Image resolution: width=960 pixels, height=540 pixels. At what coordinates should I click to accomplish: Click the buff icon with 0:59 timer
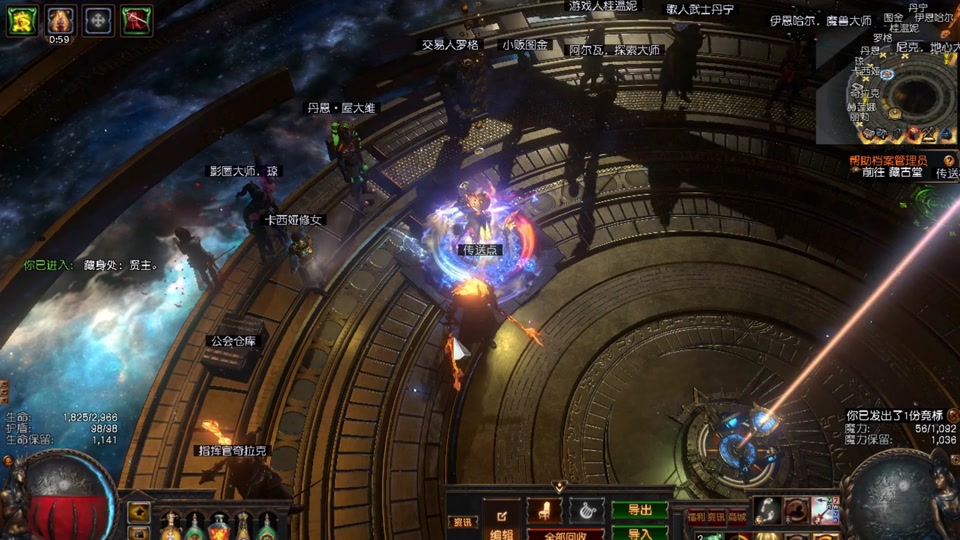click(x=60, y=20)
